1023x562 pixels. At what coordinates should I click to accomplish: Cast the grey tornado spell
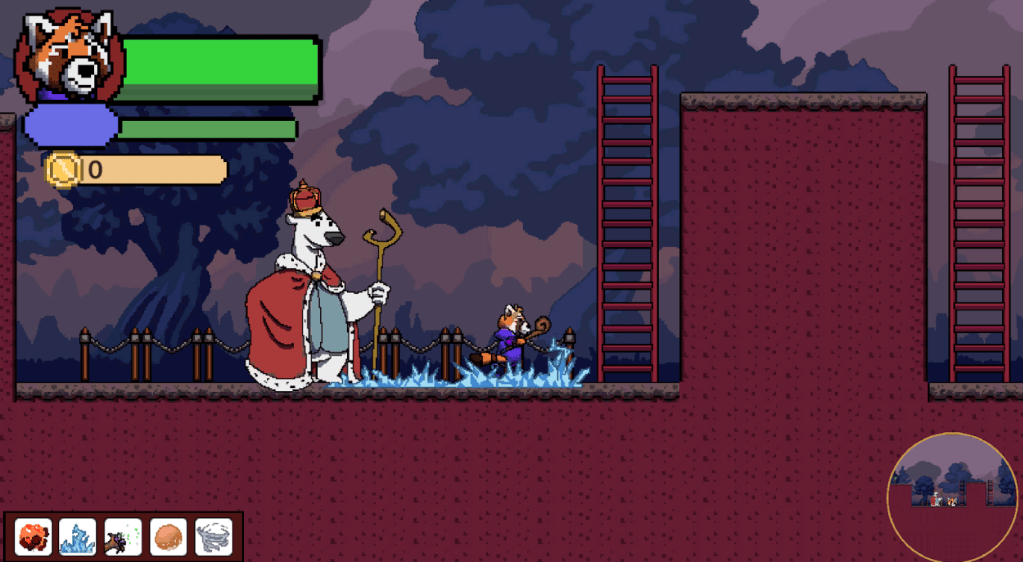[x=213, y=537]
